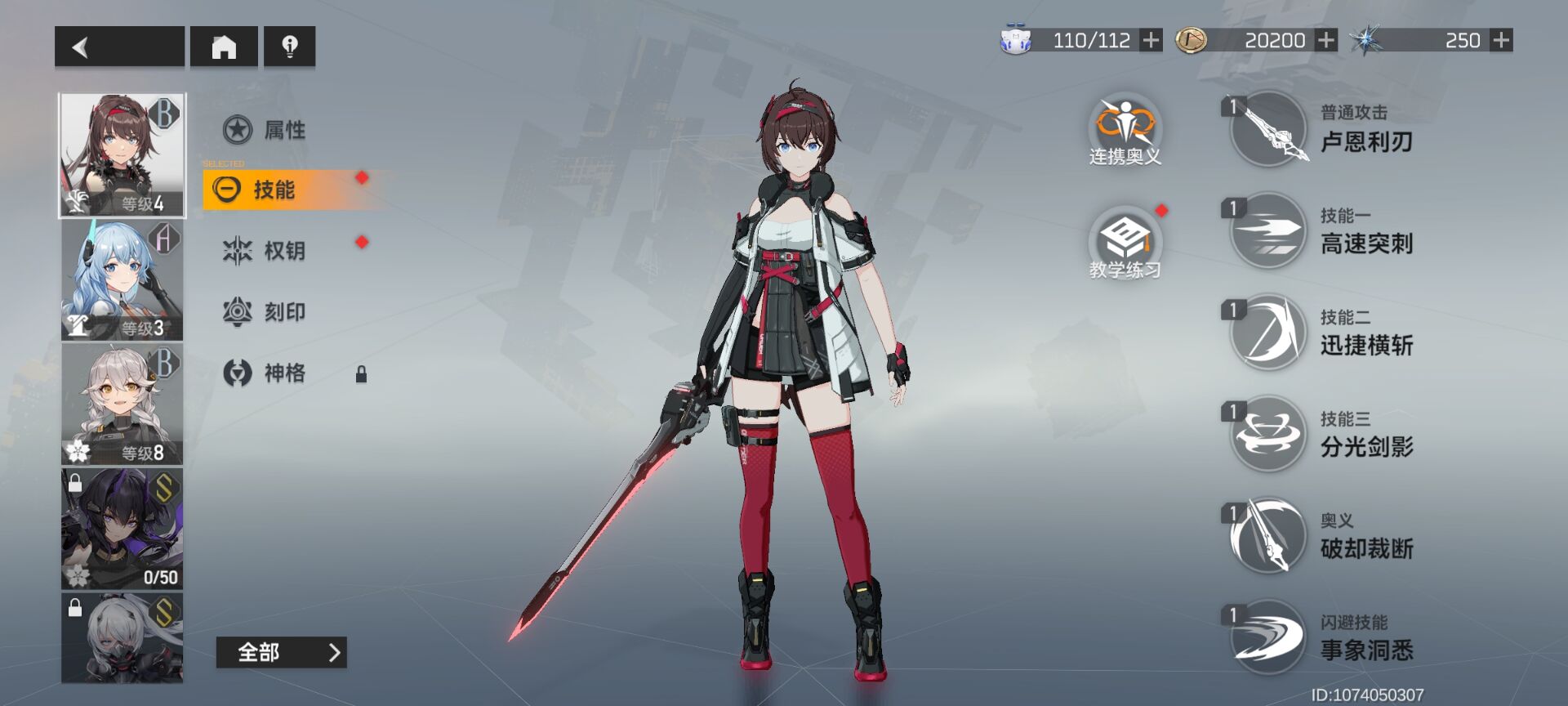Show details for 分光剑影 skill

(1268, 434)
